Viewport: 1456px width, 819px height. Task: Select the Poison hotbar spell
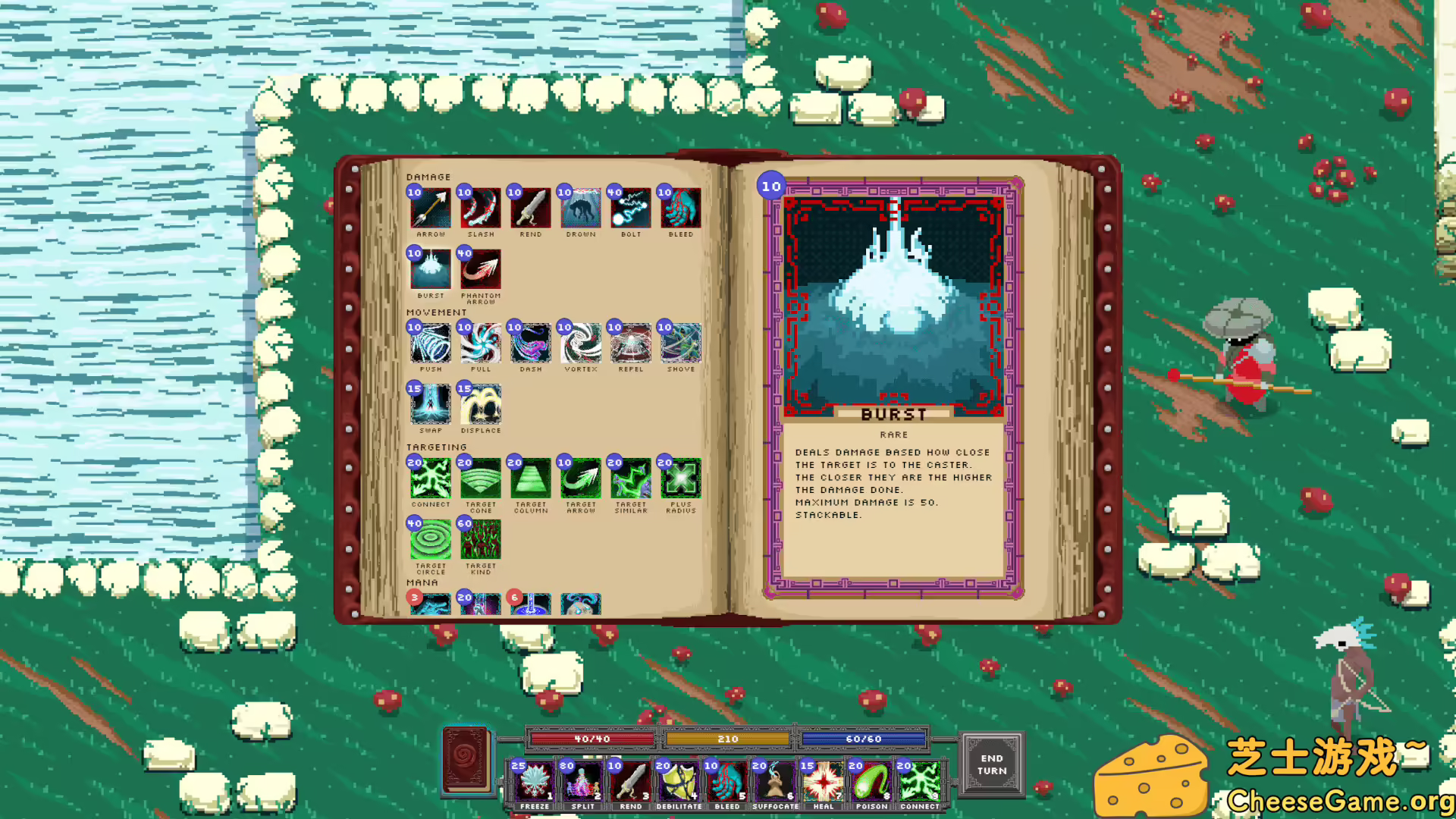click(872, 781)
